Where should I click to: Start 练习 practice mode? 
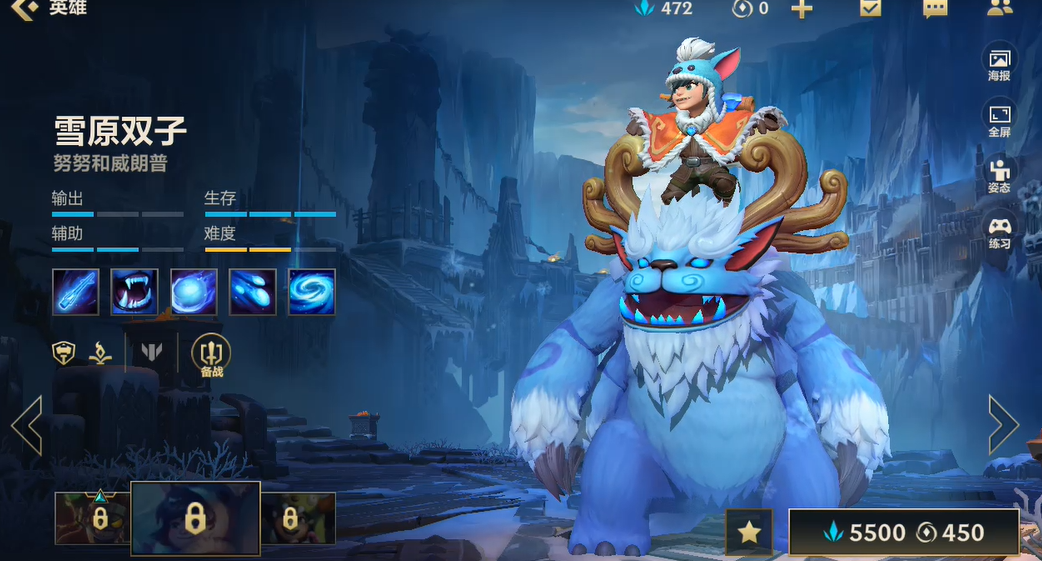click(x=999, y=232)
